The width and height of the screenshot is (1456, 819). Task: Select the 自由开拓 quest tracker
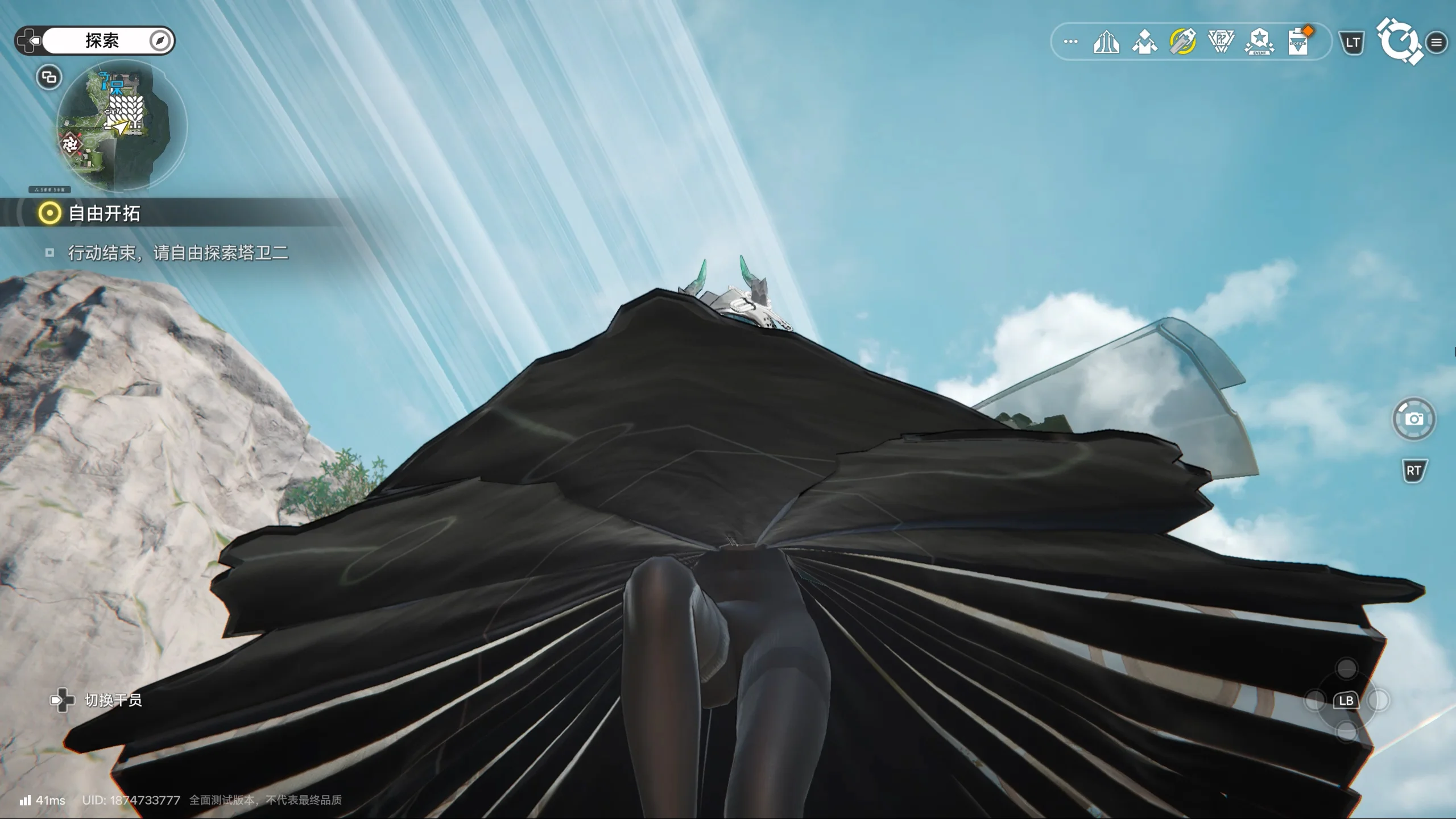point(104,213)
